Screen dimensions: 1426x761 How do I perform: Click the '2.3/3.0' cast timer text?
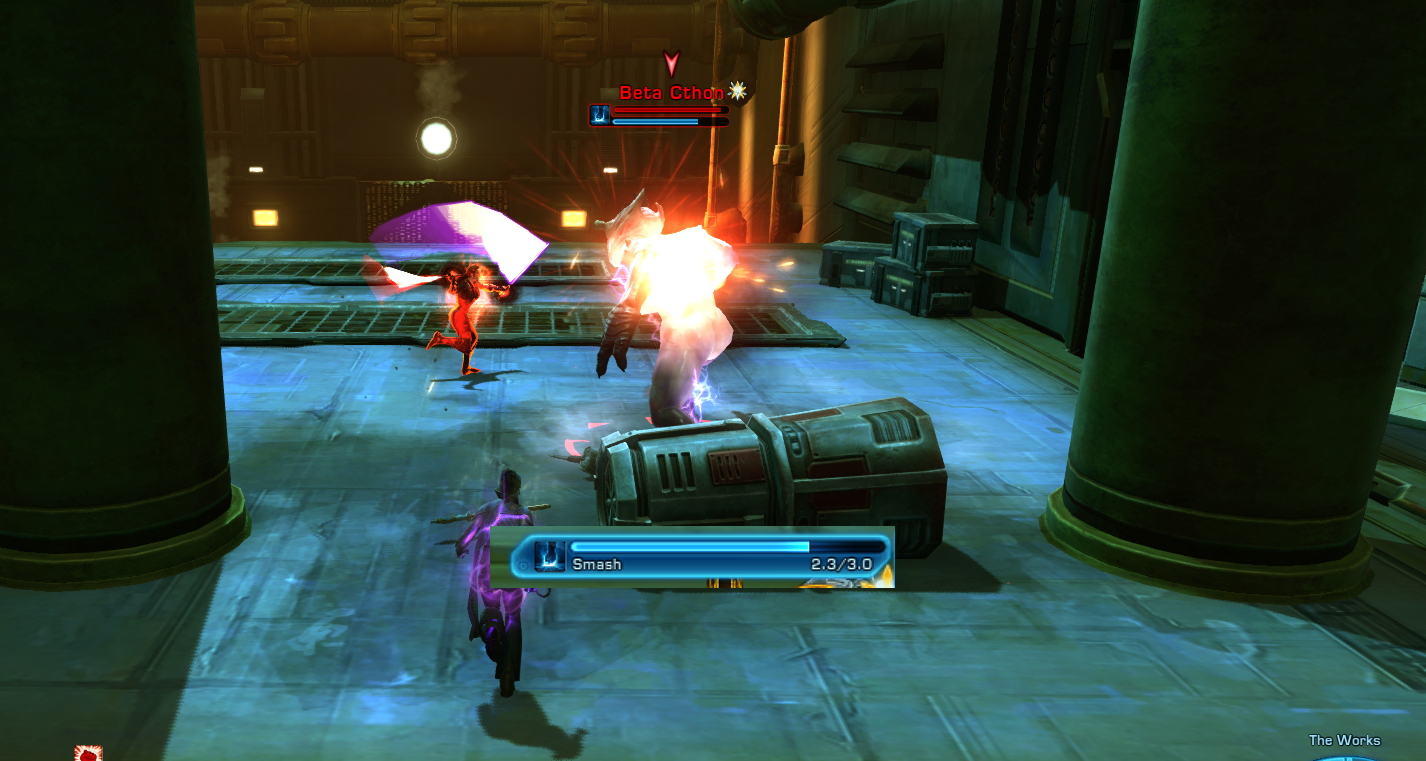tap(843, 564)
